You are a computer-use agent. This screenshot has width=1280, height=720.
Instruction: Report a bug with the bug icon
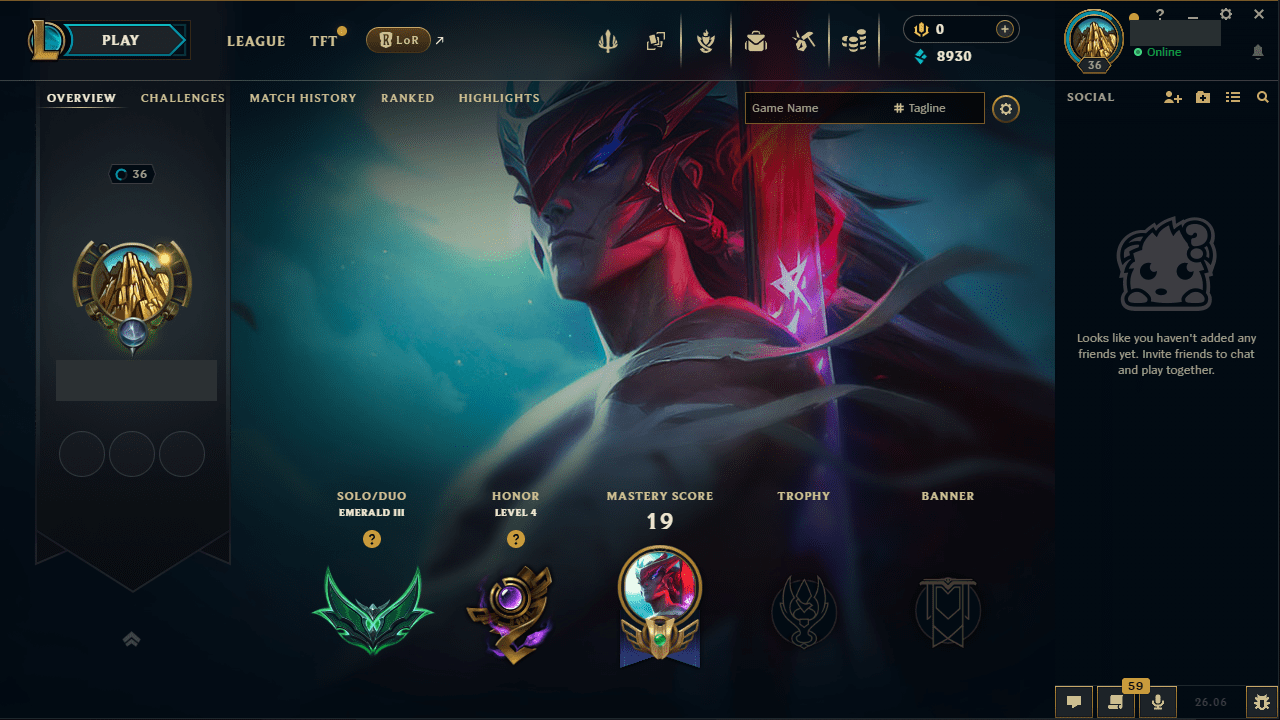(x=1262, y=701)
